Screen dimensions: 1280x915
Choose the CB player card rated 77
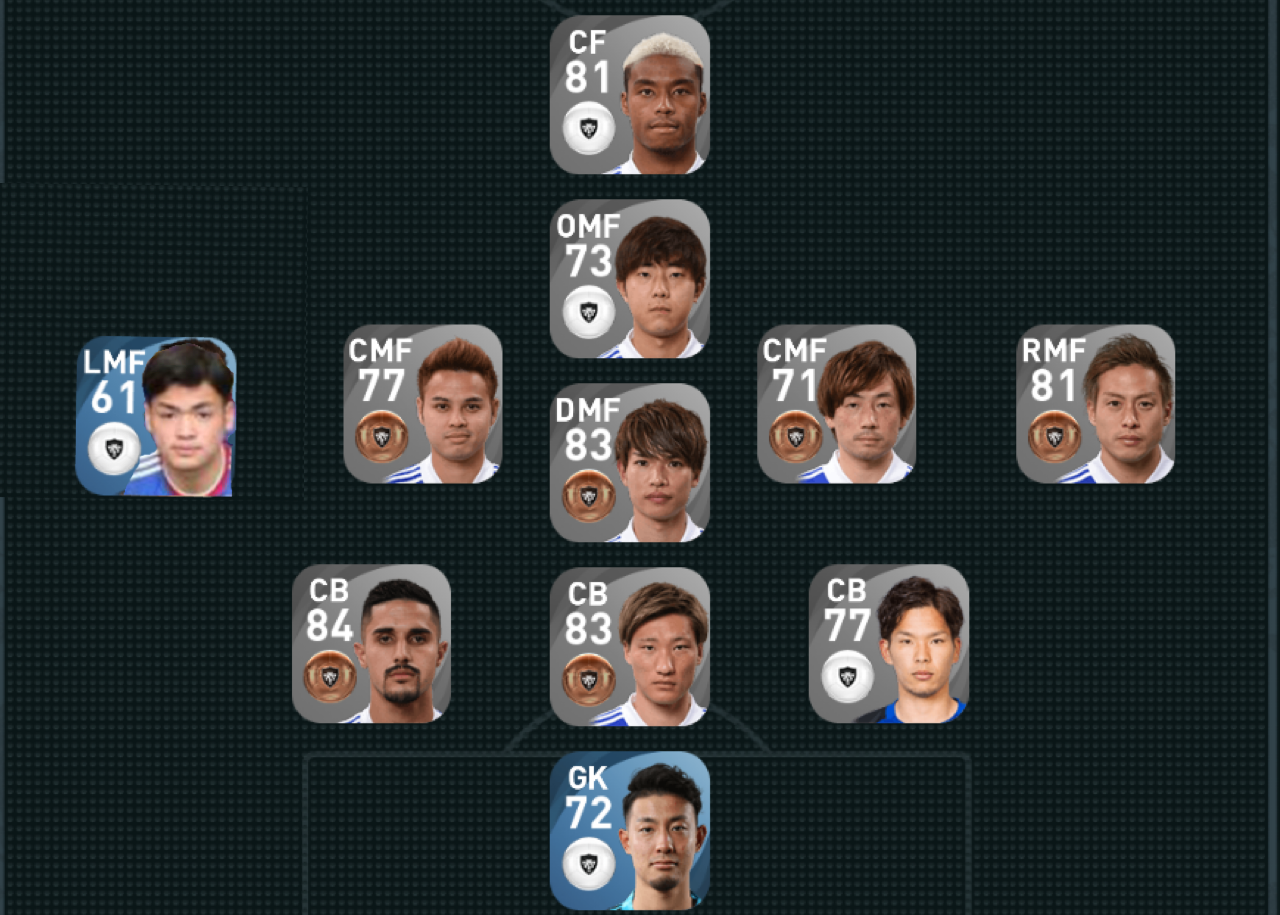click(x=888, y=643)
